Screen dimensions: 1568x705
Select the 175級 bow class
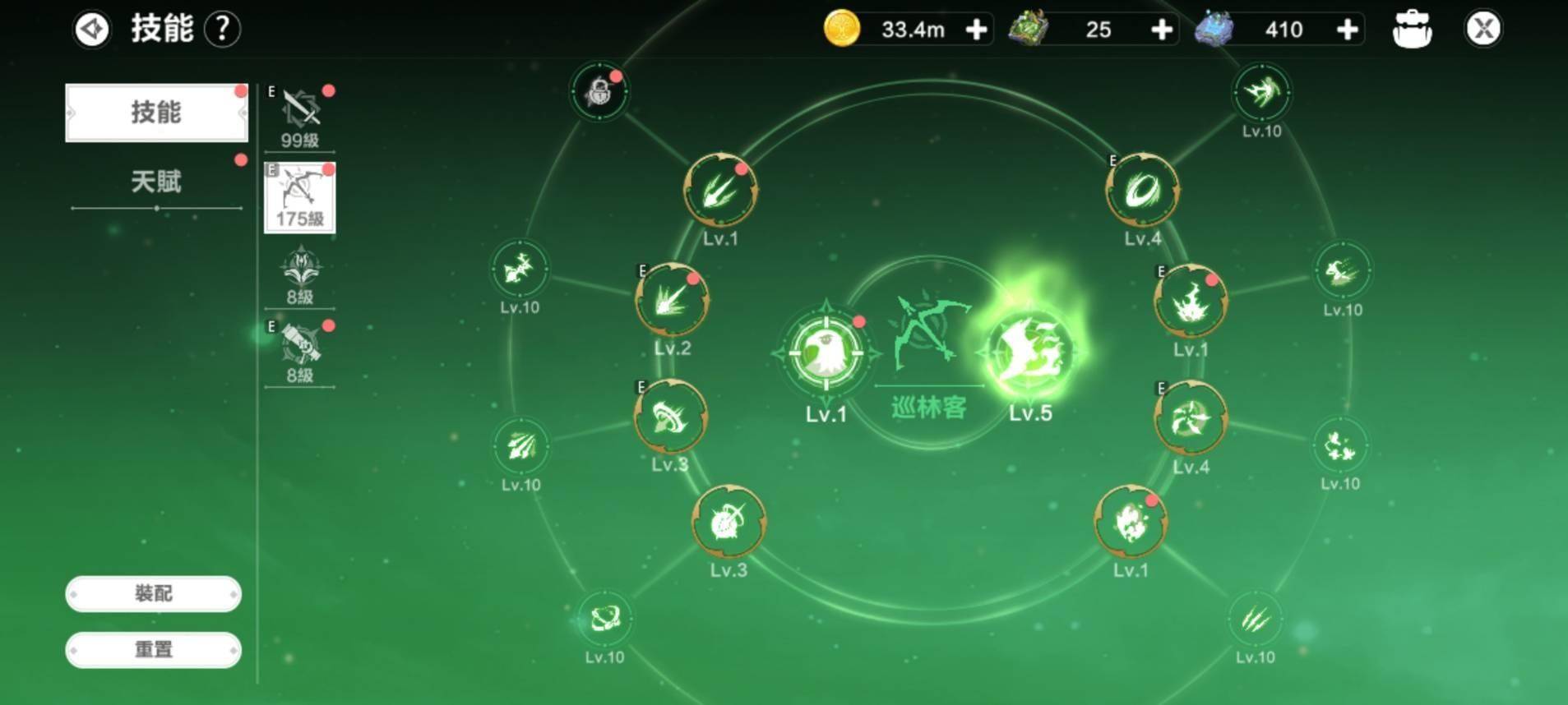[299, 197]
